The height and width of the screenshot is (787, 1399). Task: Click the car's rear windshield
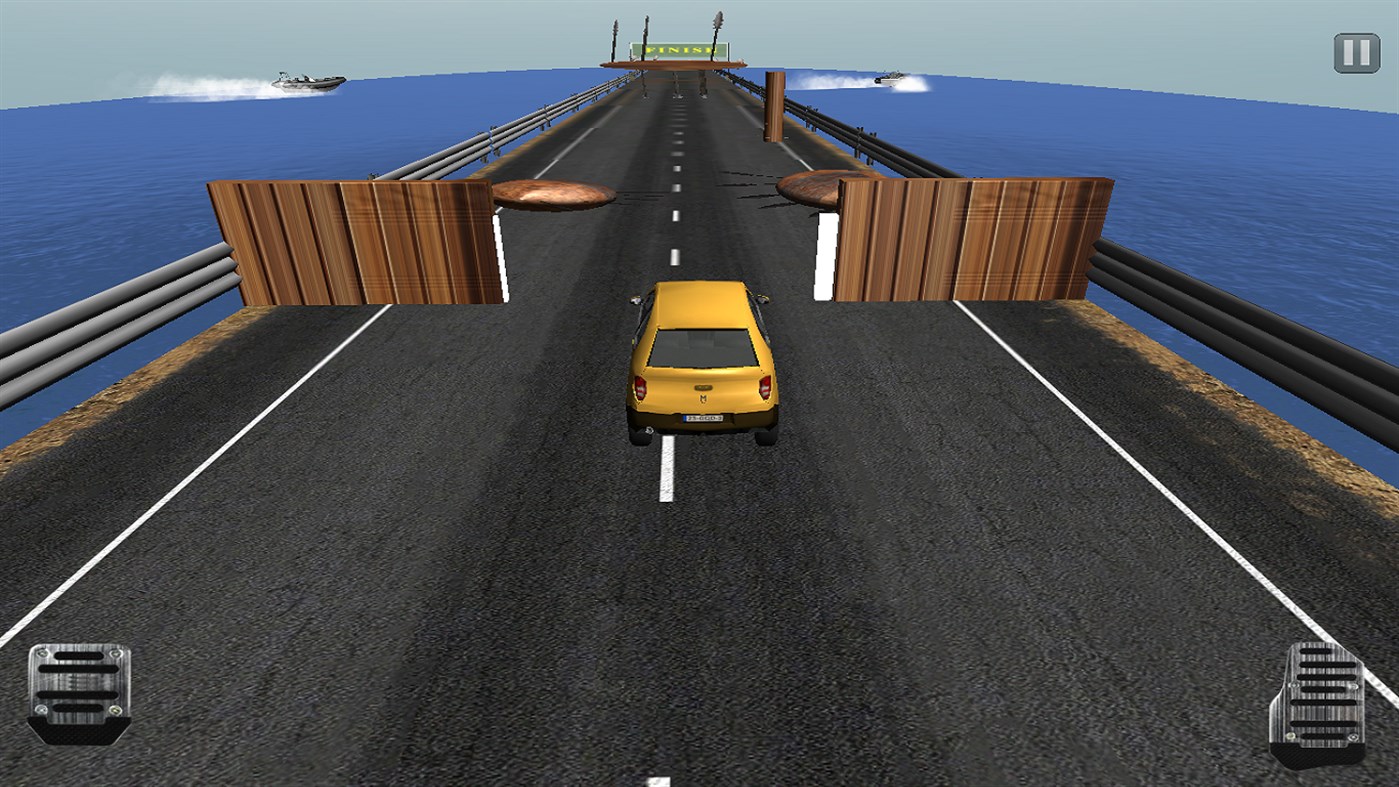click(x=702, y=345)
